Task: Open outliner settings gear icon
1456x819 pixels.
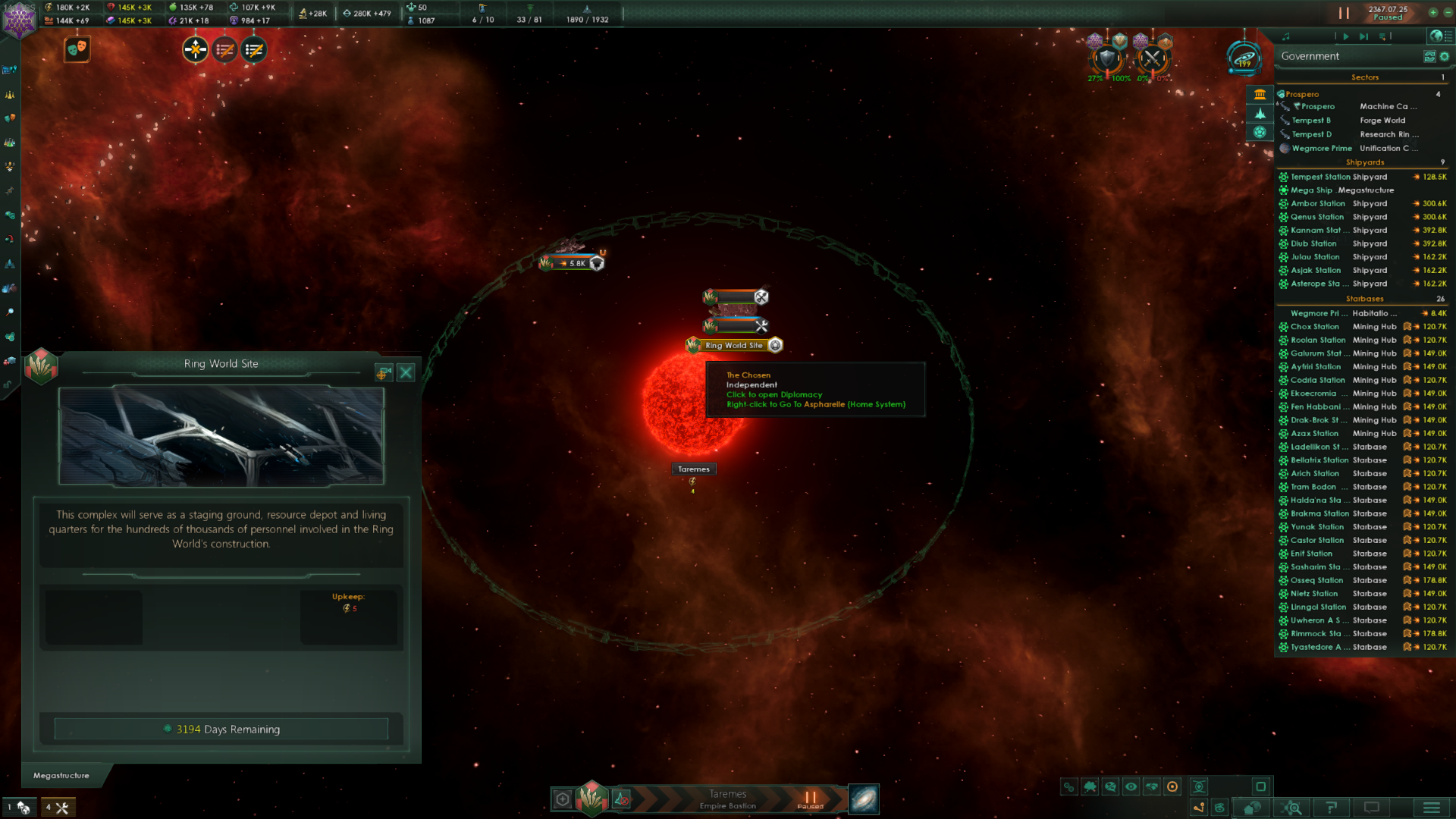Action: coord(1445,56)
